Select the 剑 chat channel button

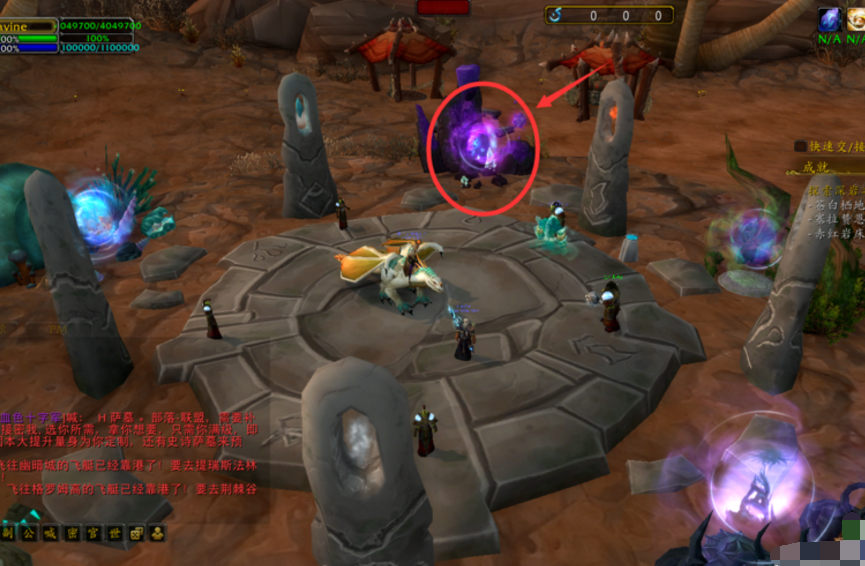(7, 533)
